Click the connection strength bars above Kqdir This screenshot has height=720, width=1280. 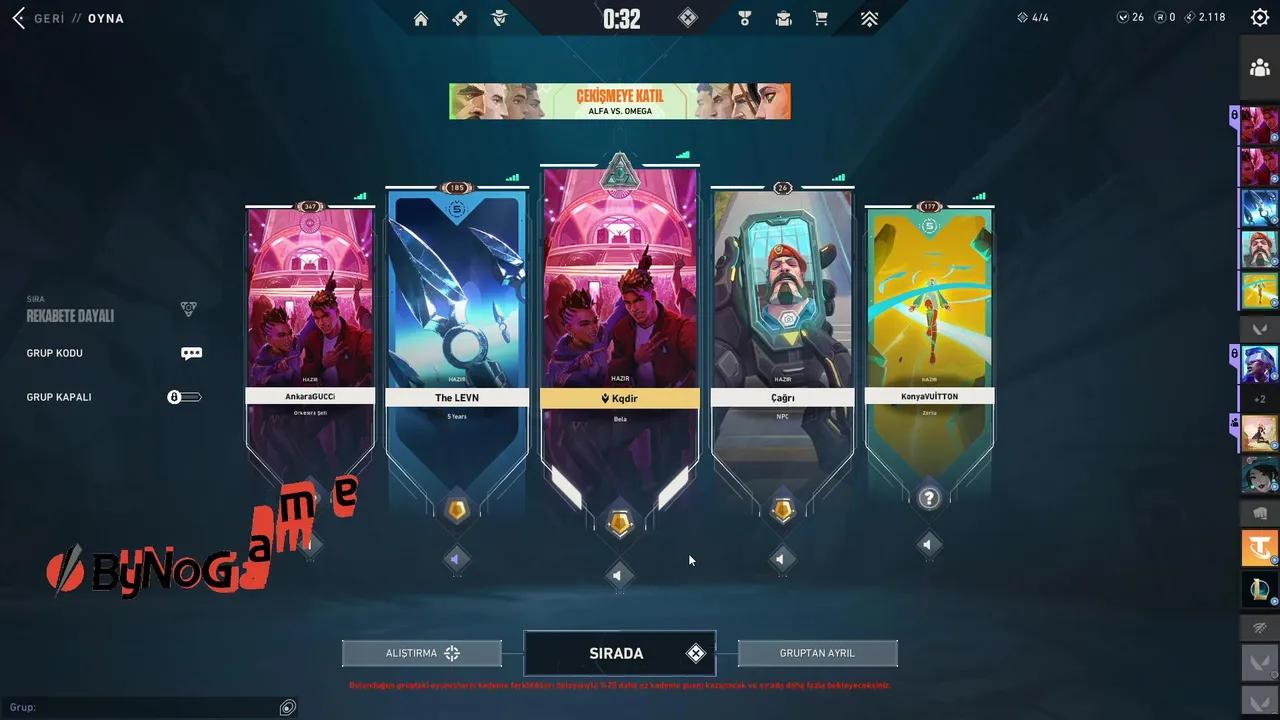tap(681, 156)
